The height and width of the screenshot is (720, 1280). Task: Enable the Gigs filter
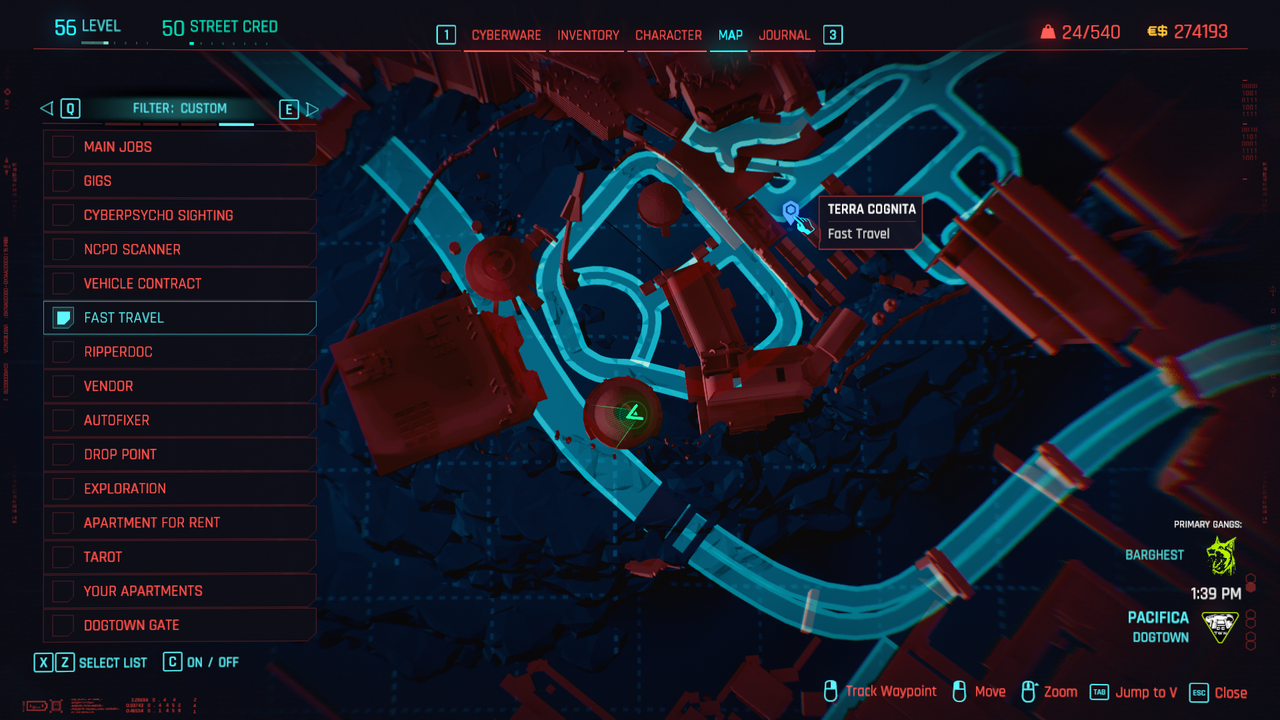(63, 181)
